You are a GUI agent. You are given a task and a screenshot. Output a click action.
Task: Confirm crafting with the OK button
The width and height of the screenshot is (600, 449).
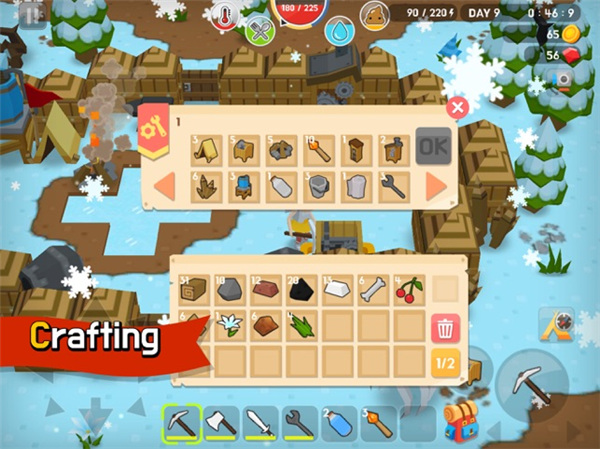click(x=432, y=147)
